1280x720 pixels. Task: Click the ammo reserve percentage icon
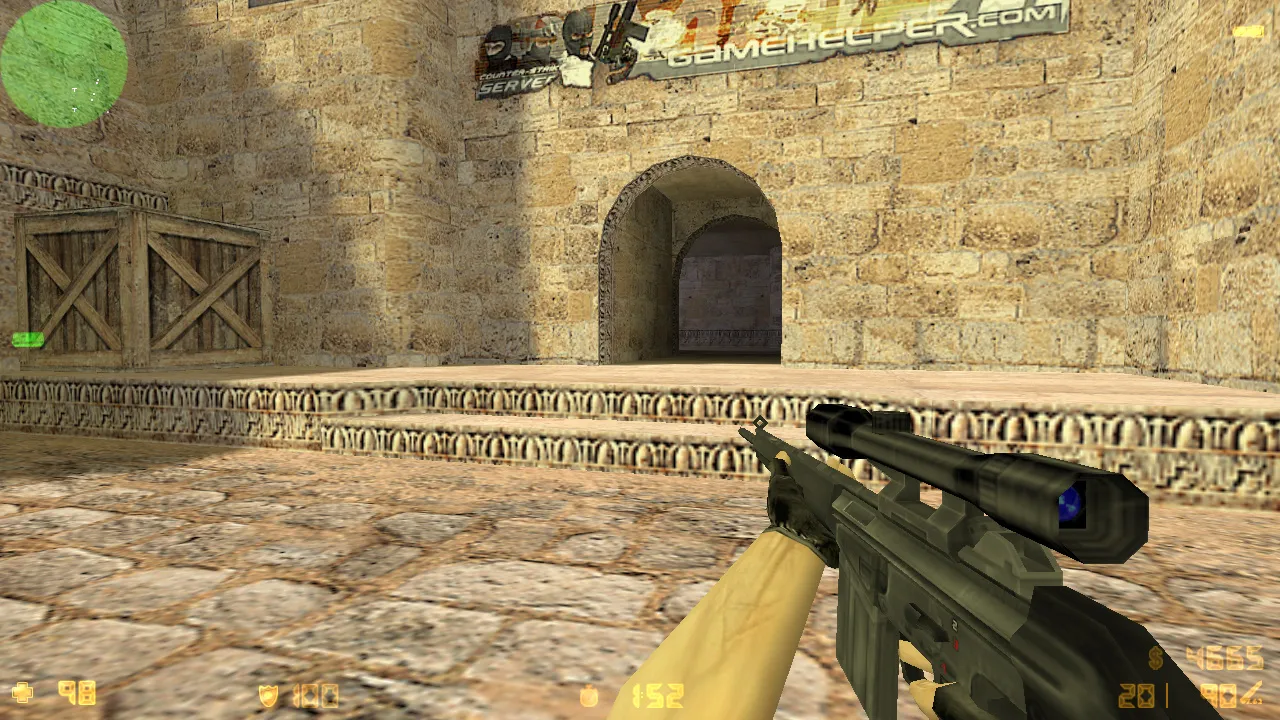coord(1251,693)
